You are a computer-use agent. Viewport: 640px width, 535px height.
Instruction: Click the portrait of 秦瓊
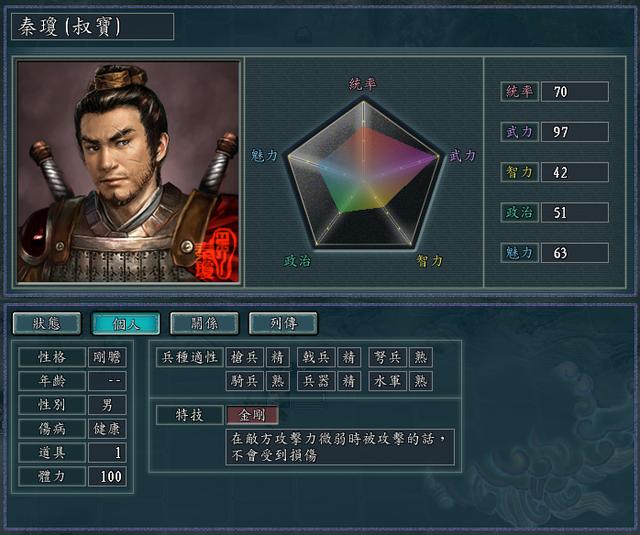[128, 172]
